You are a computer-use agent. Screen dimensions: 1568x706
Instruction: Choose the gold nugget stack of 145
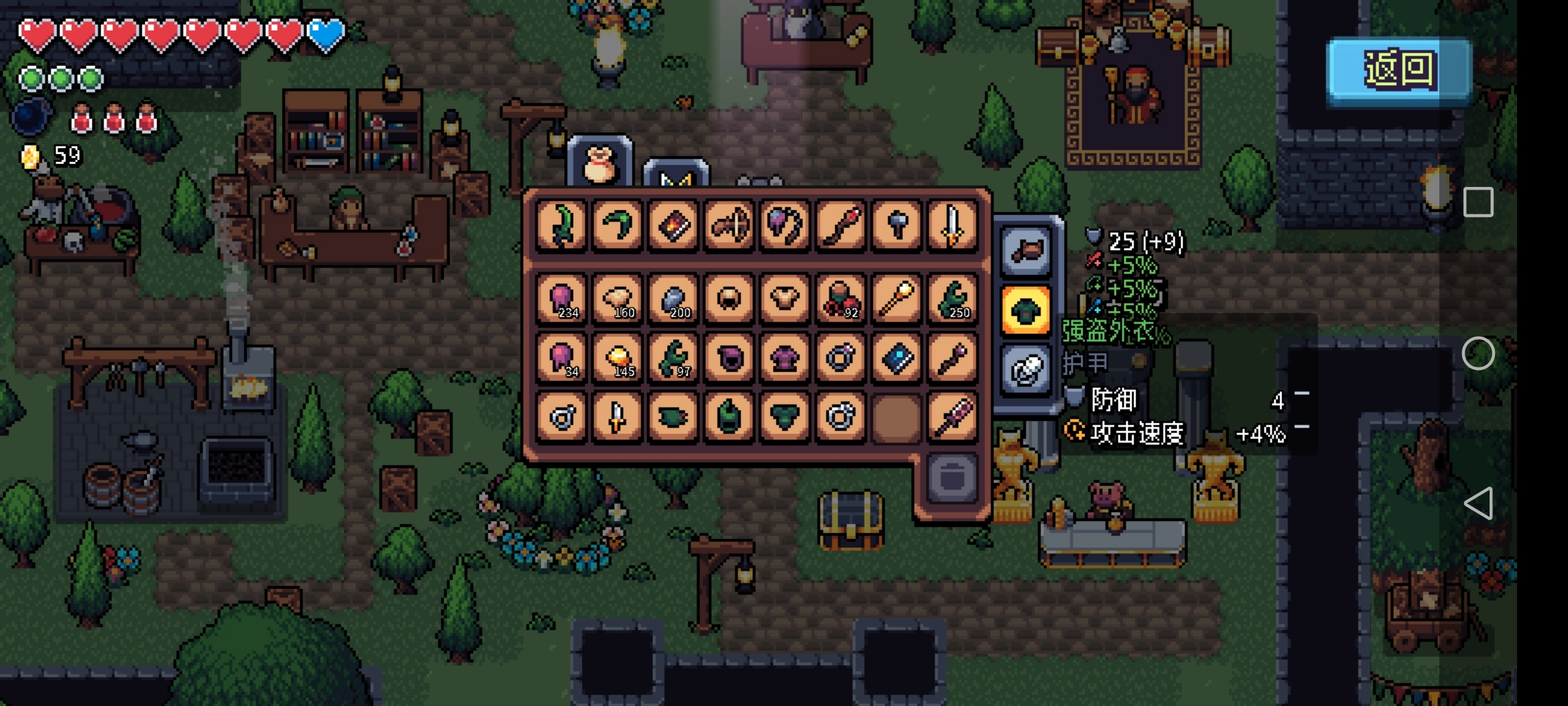pyautogui.click(x=617, y=358)
